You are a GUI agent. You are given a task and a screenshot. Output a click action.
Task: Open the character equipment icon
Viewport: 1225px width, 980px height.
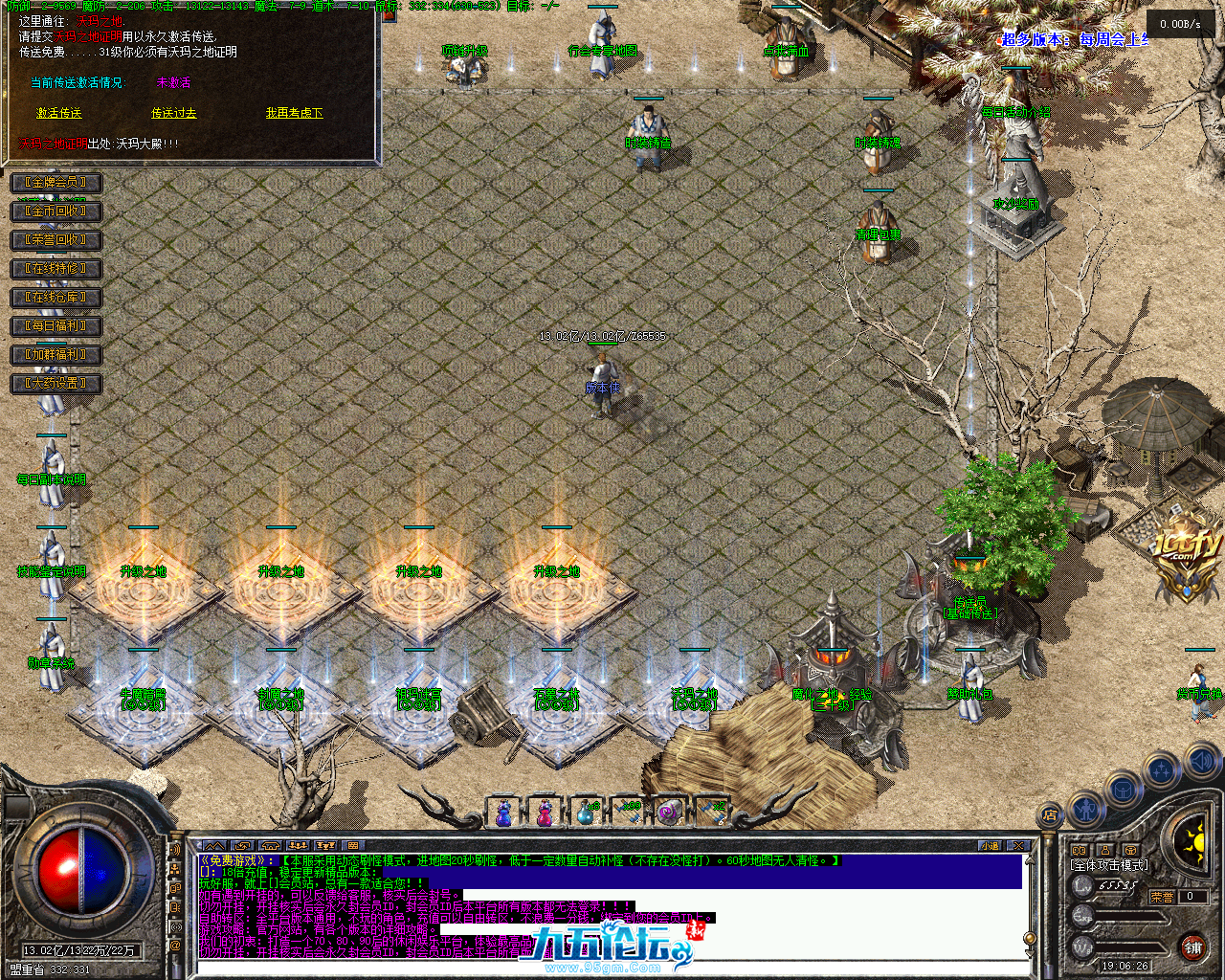point(1086,810)
